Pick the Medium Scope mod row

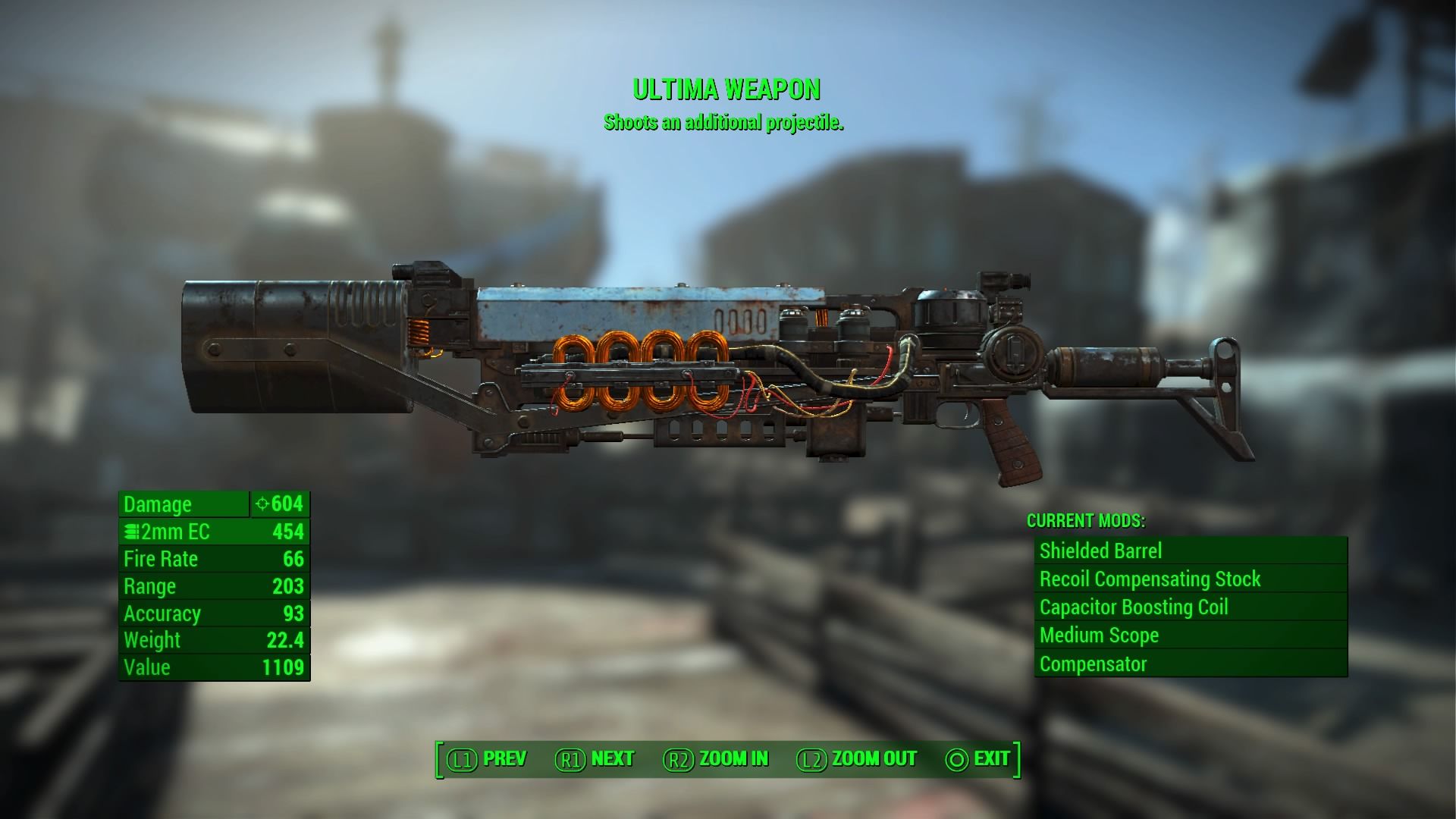click(1189, 635)
